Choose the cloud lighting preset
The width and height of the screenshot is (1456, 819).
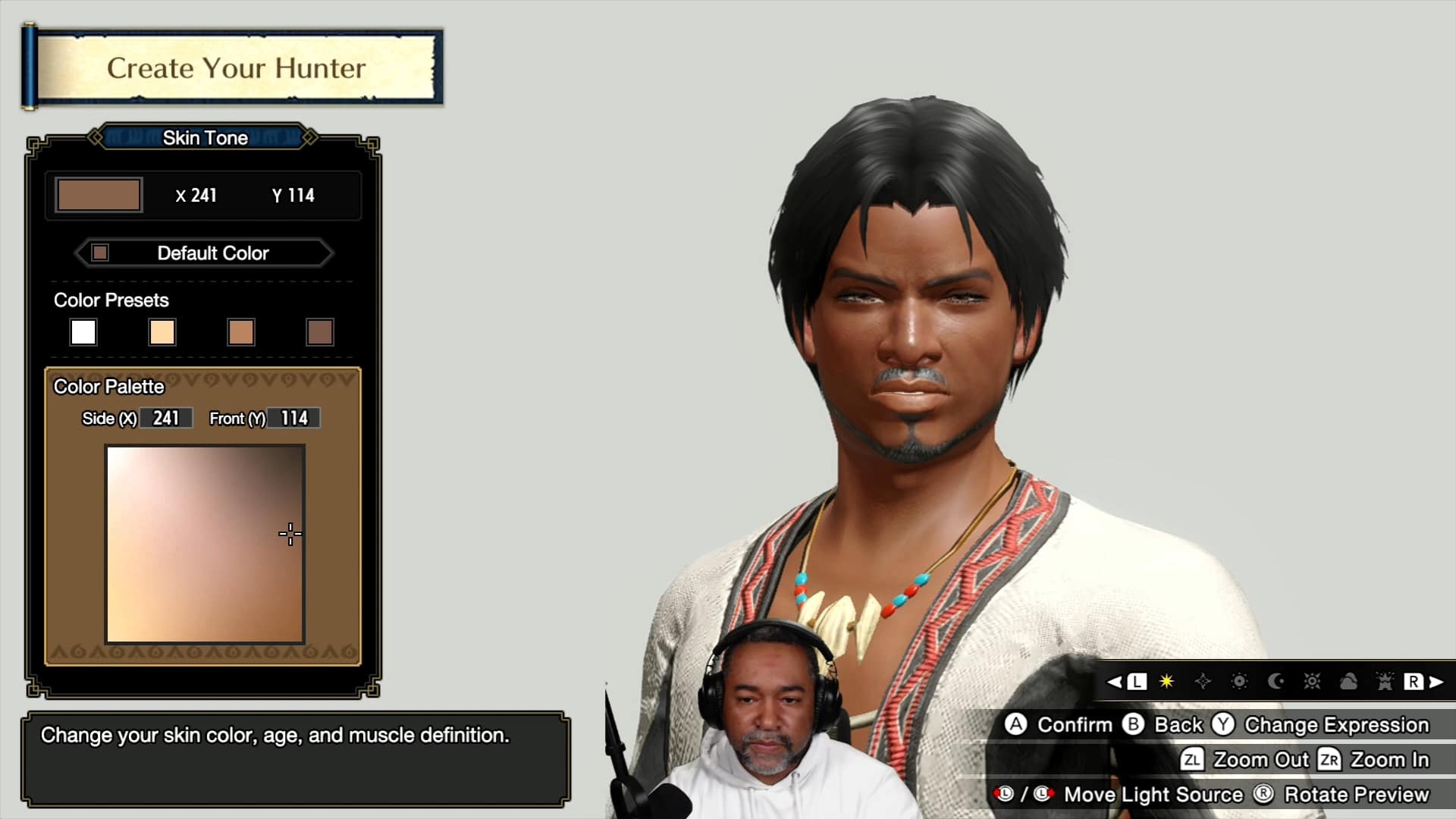(1348, 682)
